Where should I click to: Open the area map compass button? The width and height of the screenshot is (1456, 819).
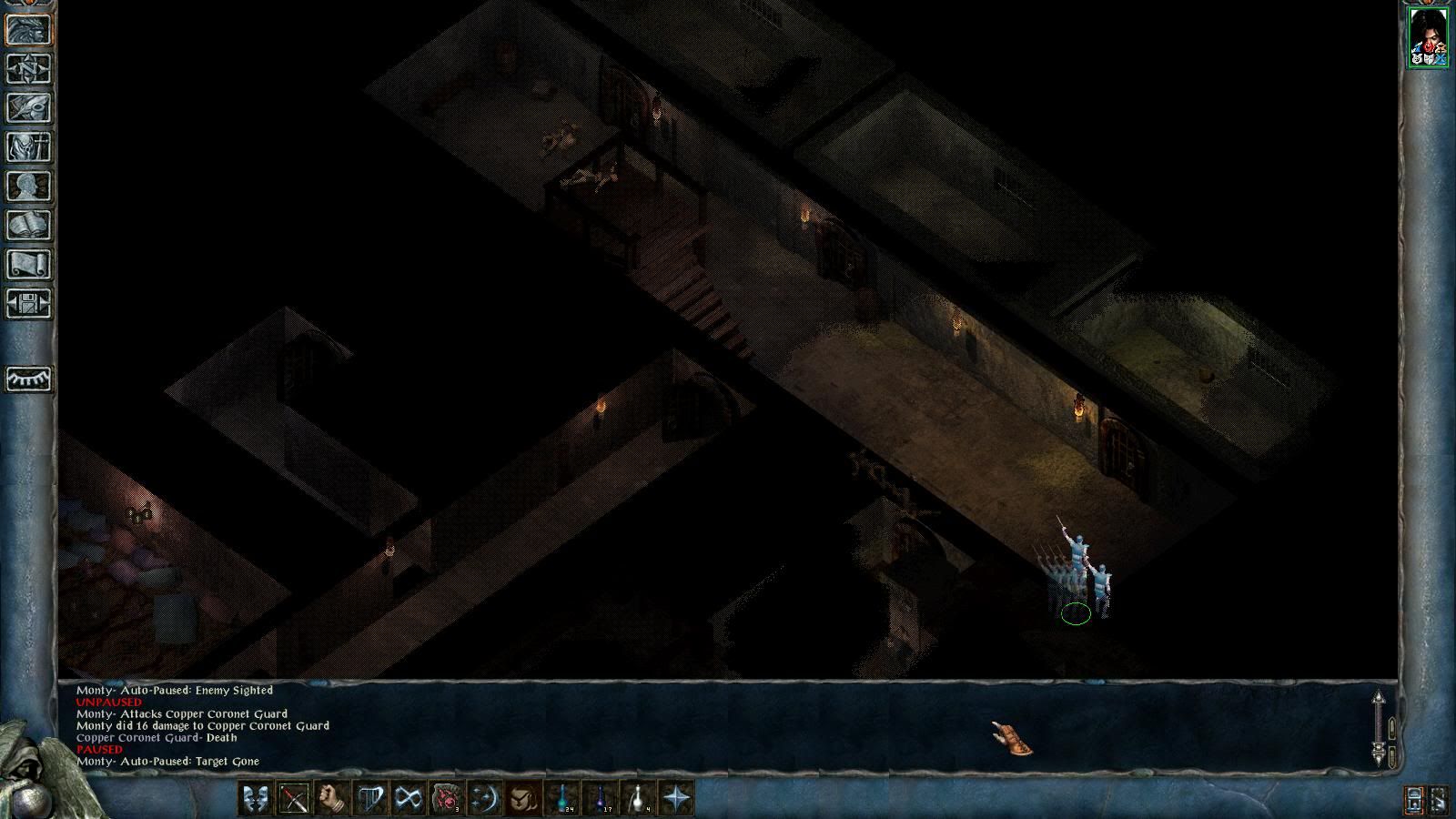[x=29, y=68]
